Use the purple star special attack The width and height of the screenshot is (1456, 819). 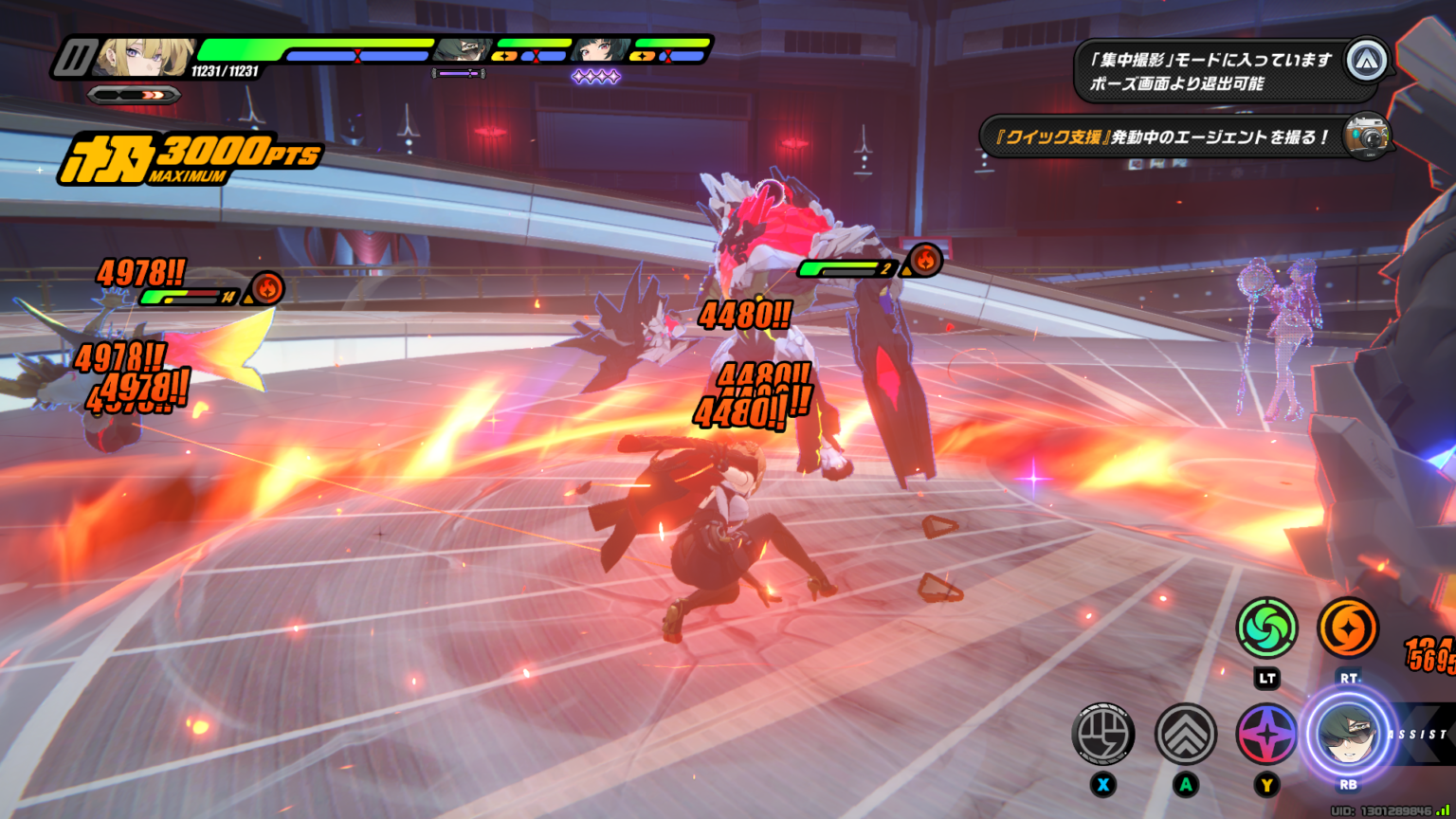[x=1266, y=736]
